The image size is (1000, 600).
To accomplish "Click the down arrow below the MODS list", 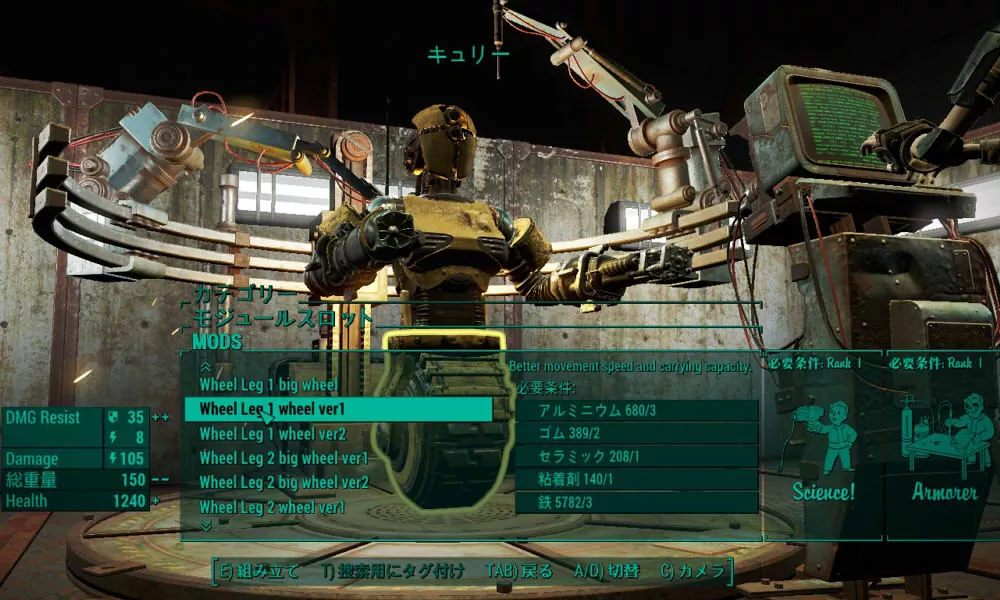I will pyautogui.click(x=206, y=525).
